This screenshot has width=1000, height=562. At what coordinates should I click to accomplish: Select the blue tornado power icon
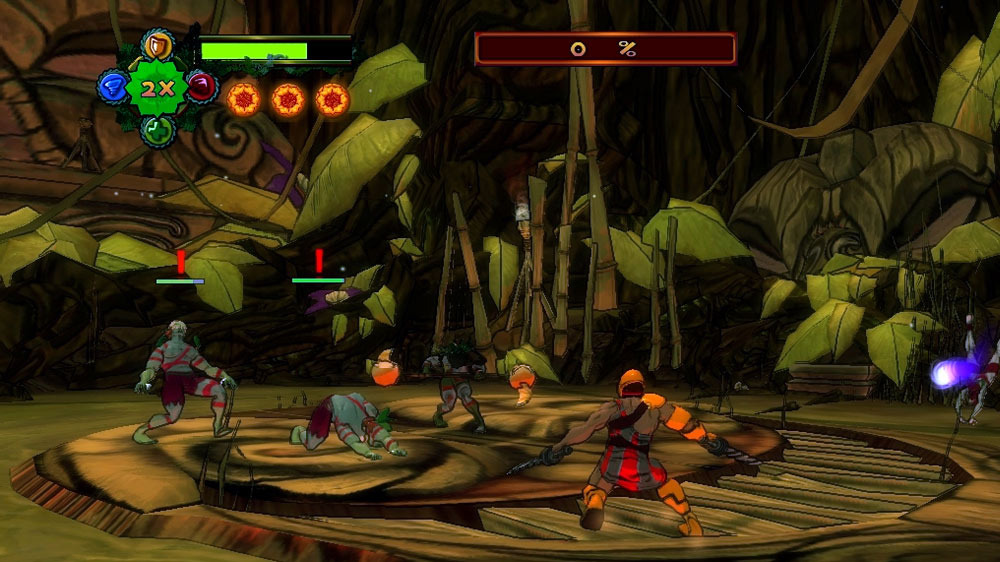(x=111, y=87)
